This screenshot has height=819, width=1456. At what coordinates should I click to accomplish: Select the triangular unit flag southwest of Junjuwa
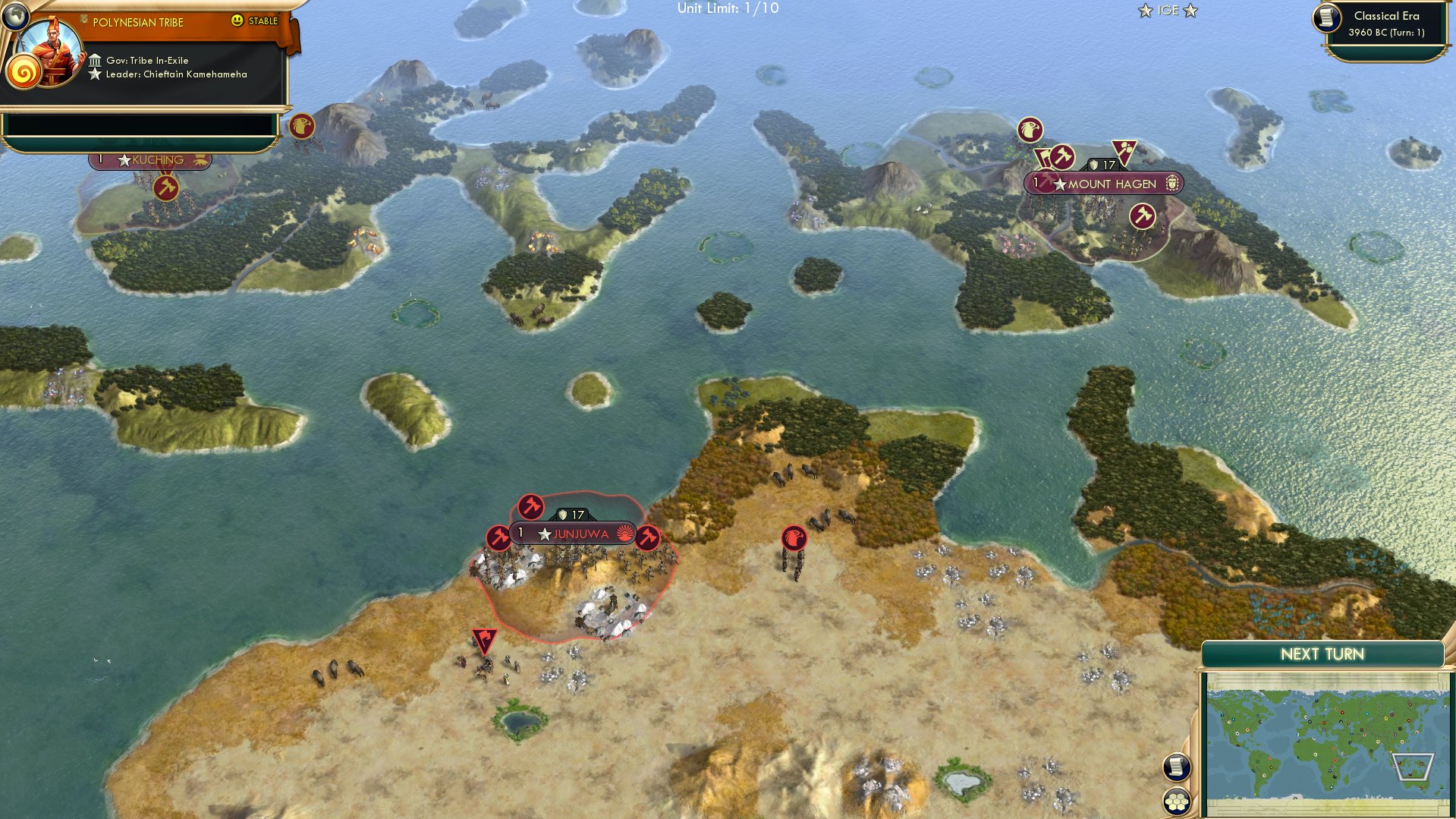483,641
